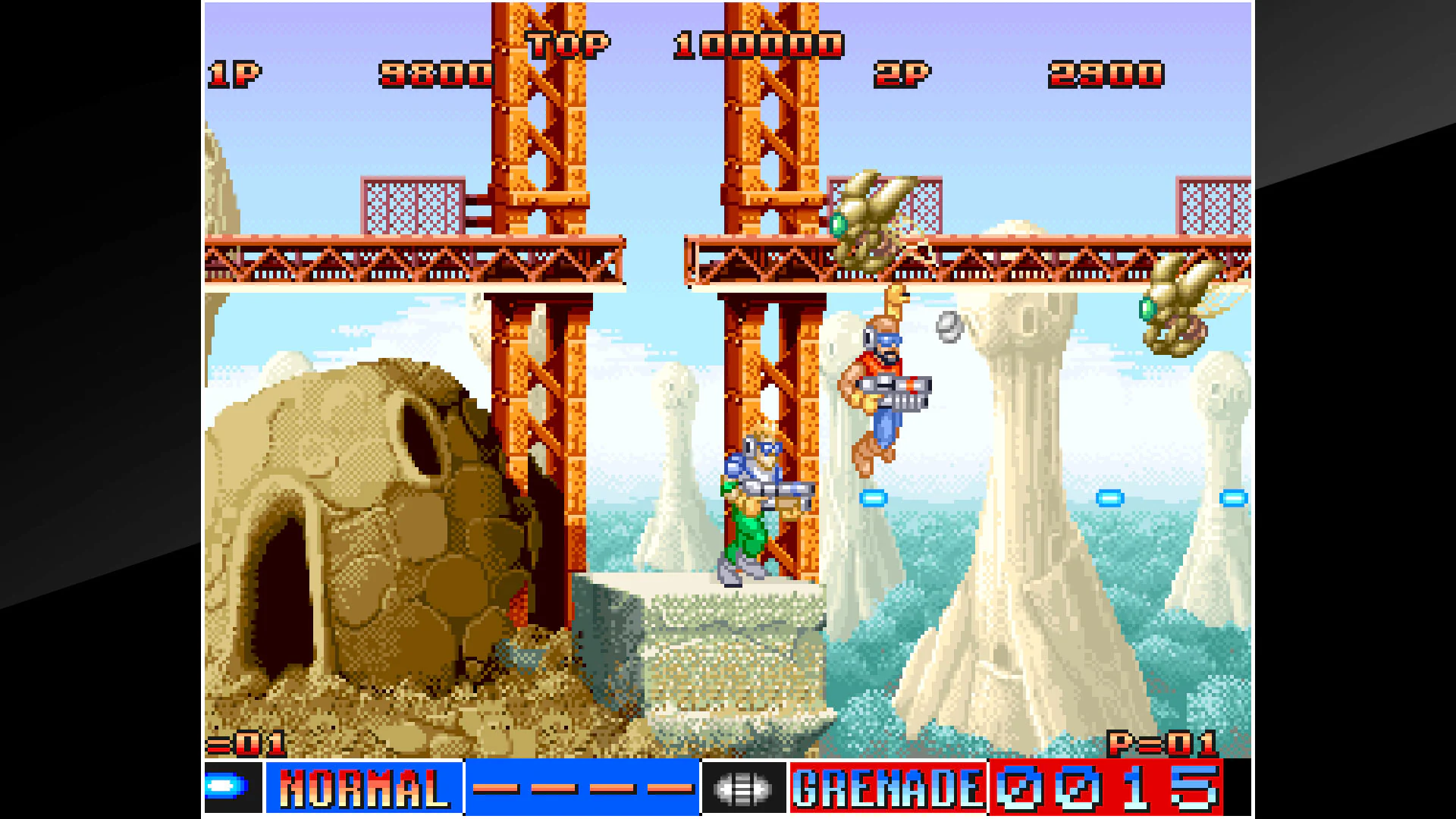Viewport: 1456px width, 819px height.
Task: Click the floating blue capsule pickup
Action: point(873,499)
